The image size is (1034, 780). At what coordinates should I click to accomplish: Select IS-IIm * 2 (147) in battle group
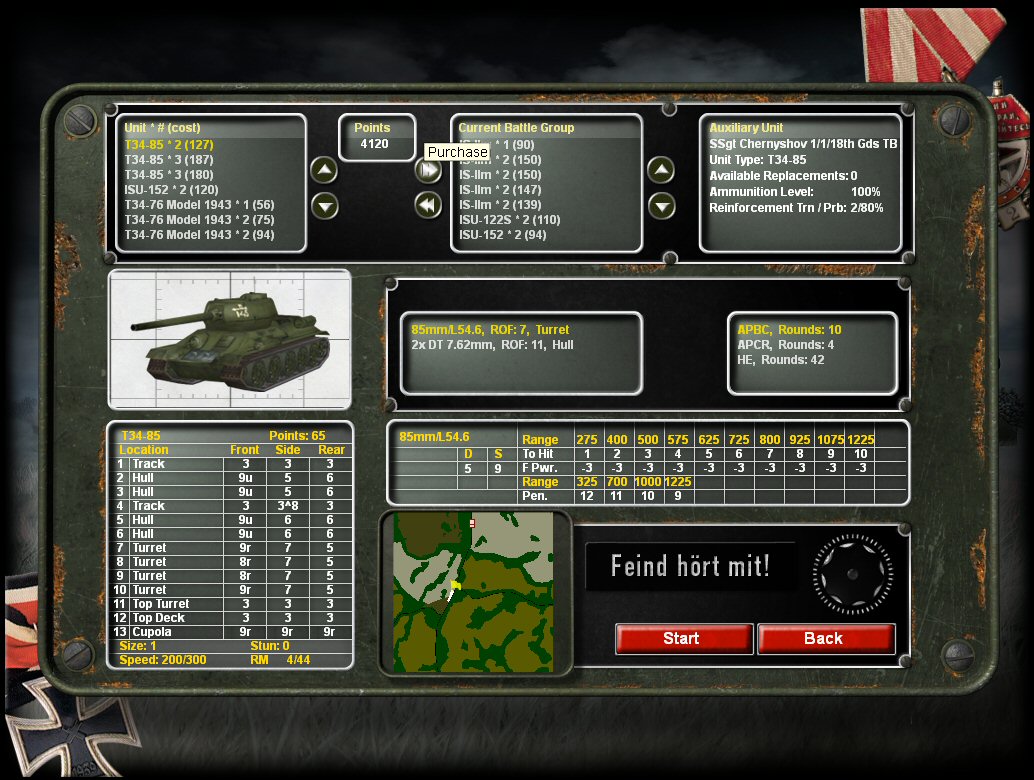500,190
